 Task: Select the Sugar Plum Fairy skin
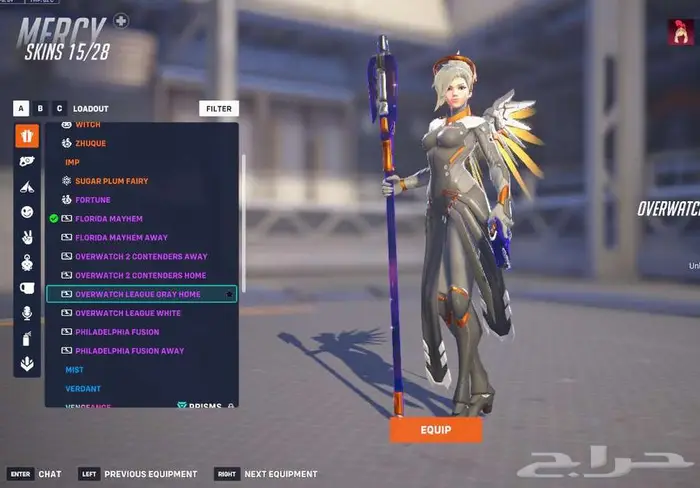(111, 181)
